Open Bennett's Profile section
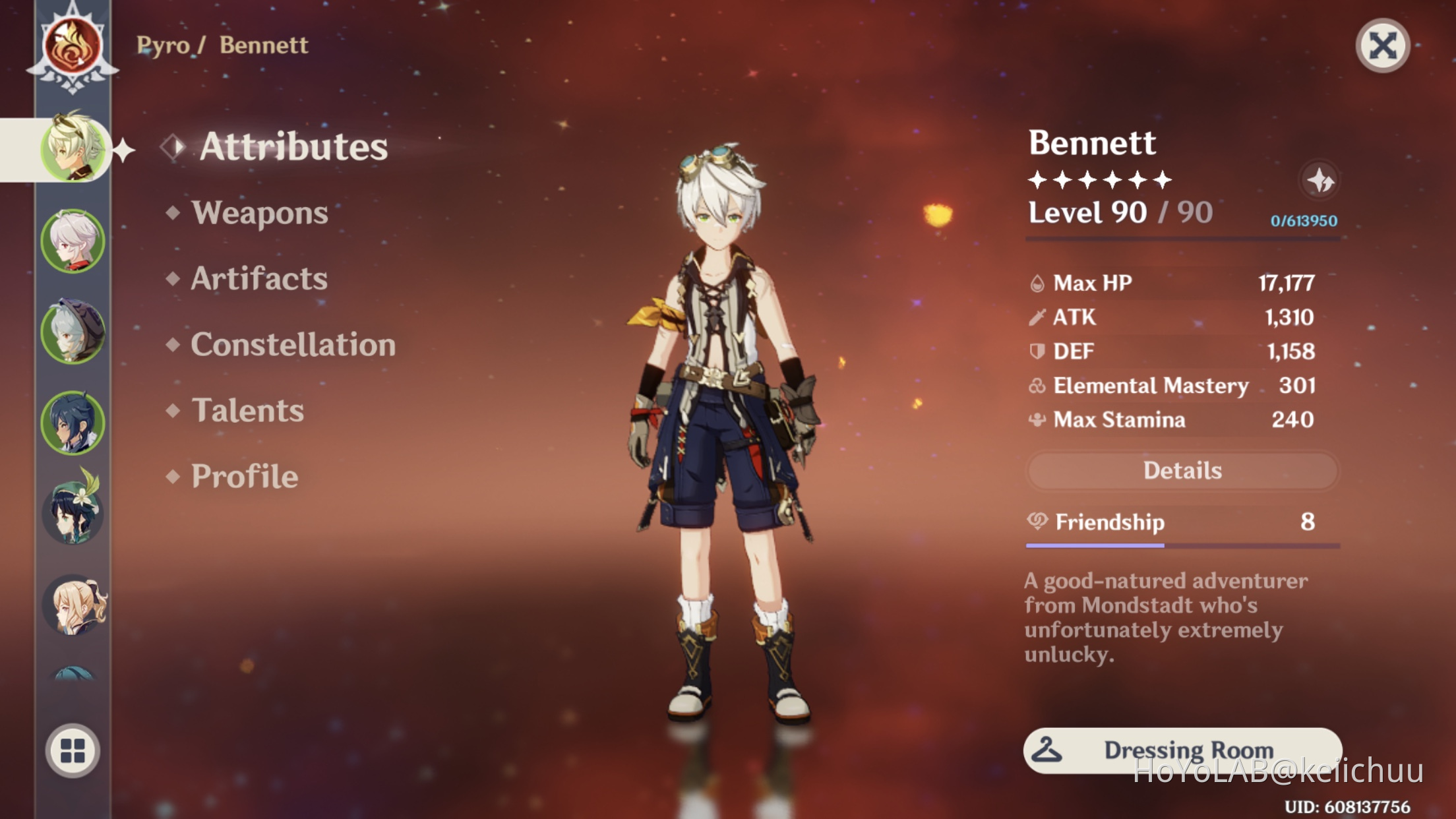The height and width of the screenshot is (819, 1456). click(242, 476)
